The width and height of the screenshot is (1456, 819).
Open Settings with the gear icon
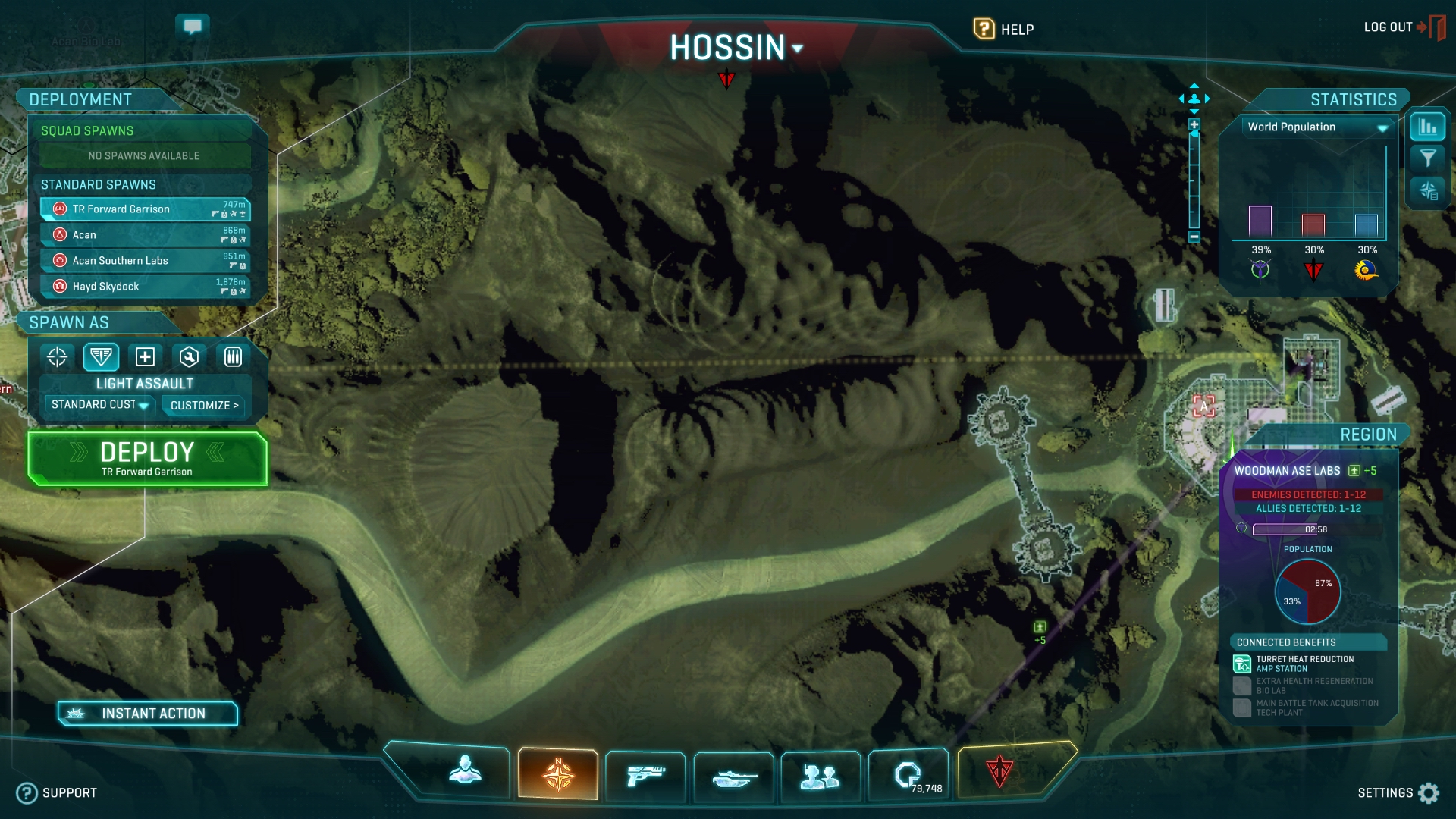click(x=1429, y=793)
